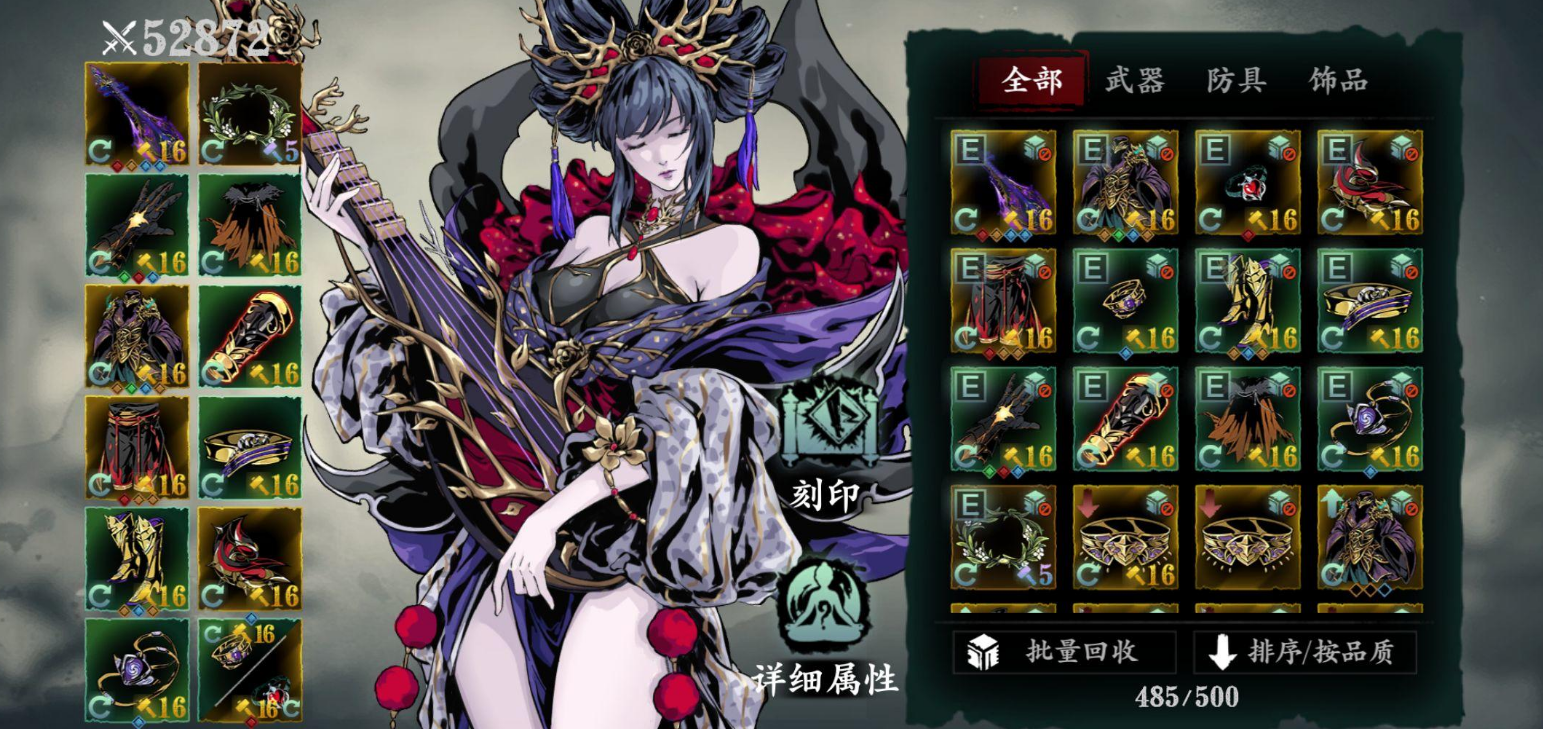Choose the equipped black gloves slot
Screen dimensions: 1543x729
[137, 225]
